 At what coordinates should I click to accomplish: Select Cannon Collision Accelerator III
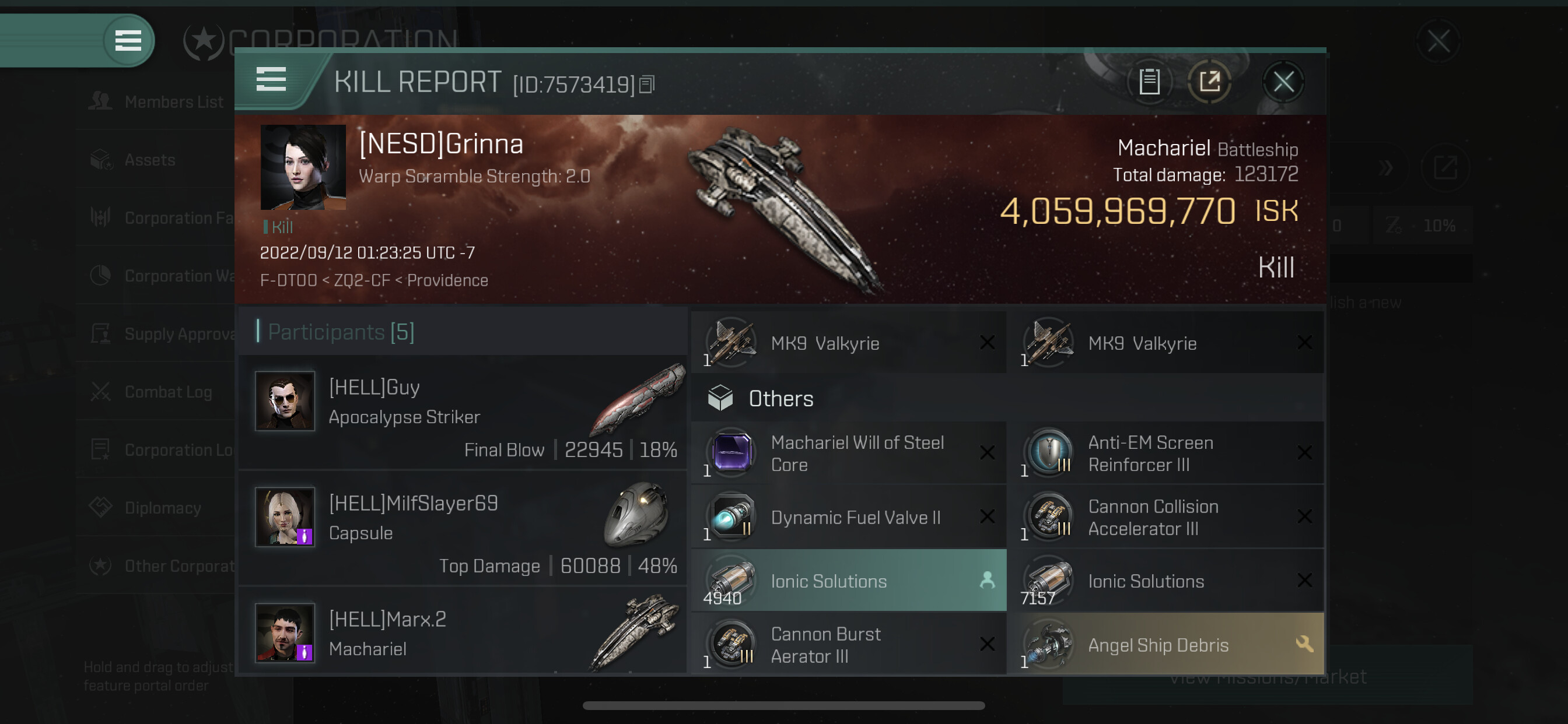point(1165,518)
